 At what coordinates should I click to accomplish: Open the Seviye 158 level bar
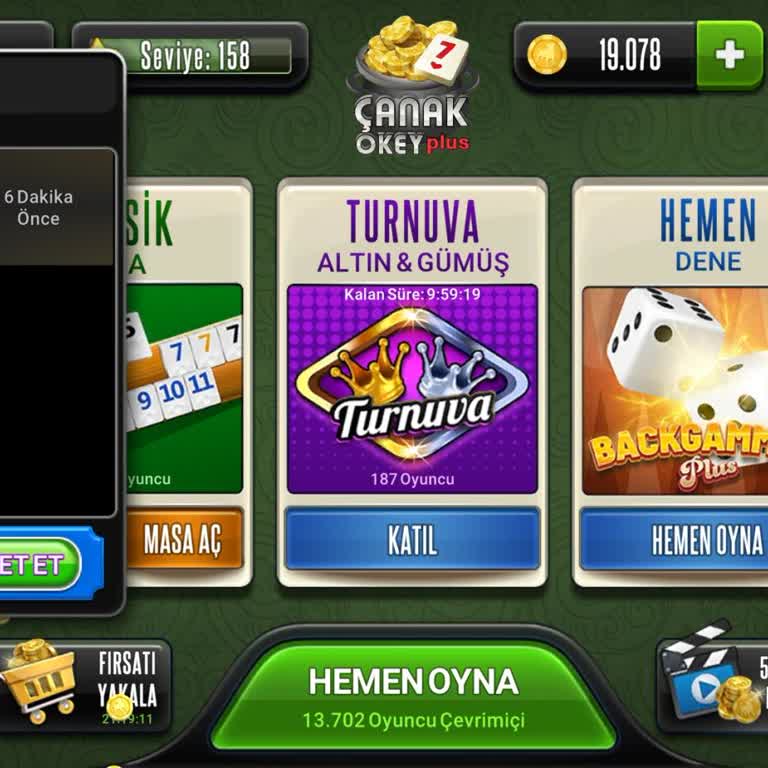(x=194, y=56)
